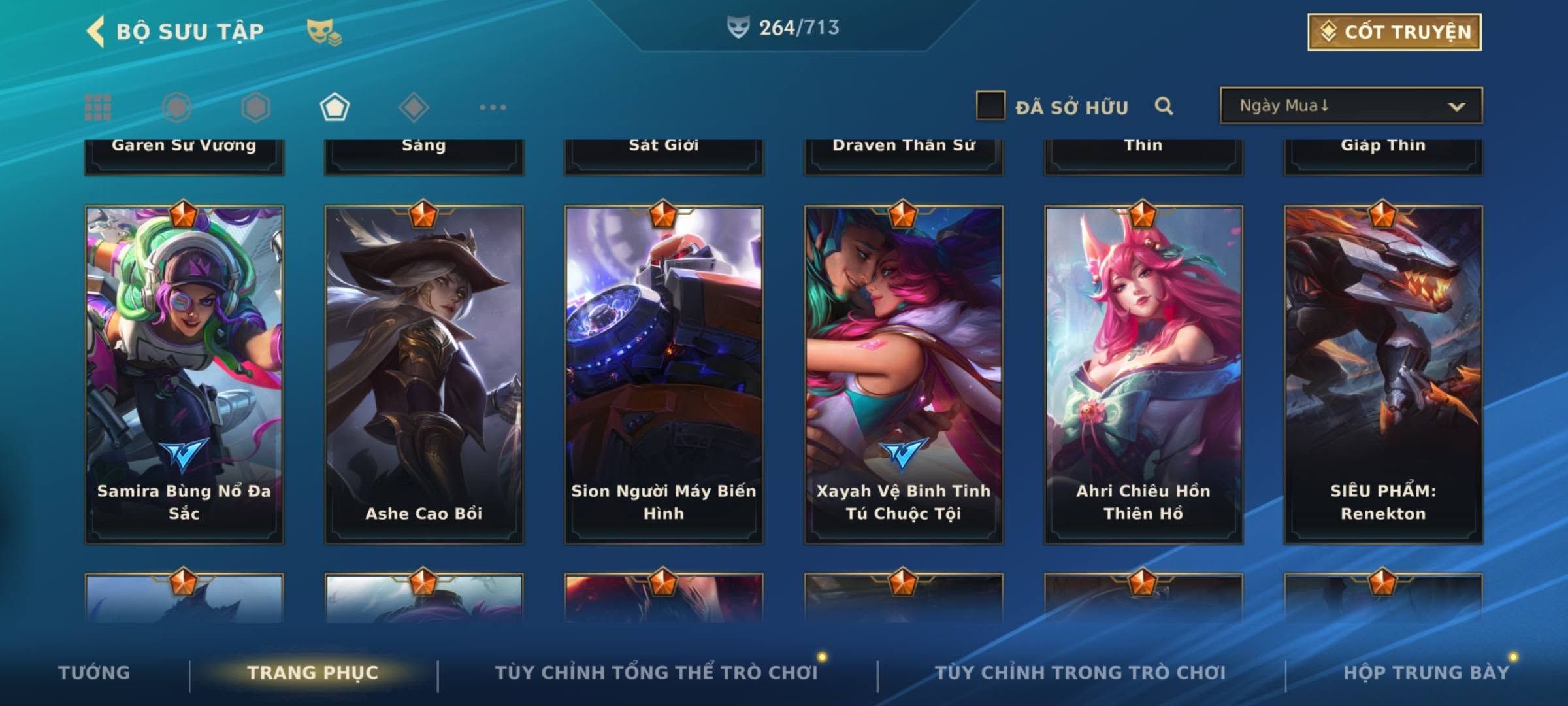Switch to the Trang Phục tab
The width and height of the screenshot is (1568, 706).
[x=313, y=673]
